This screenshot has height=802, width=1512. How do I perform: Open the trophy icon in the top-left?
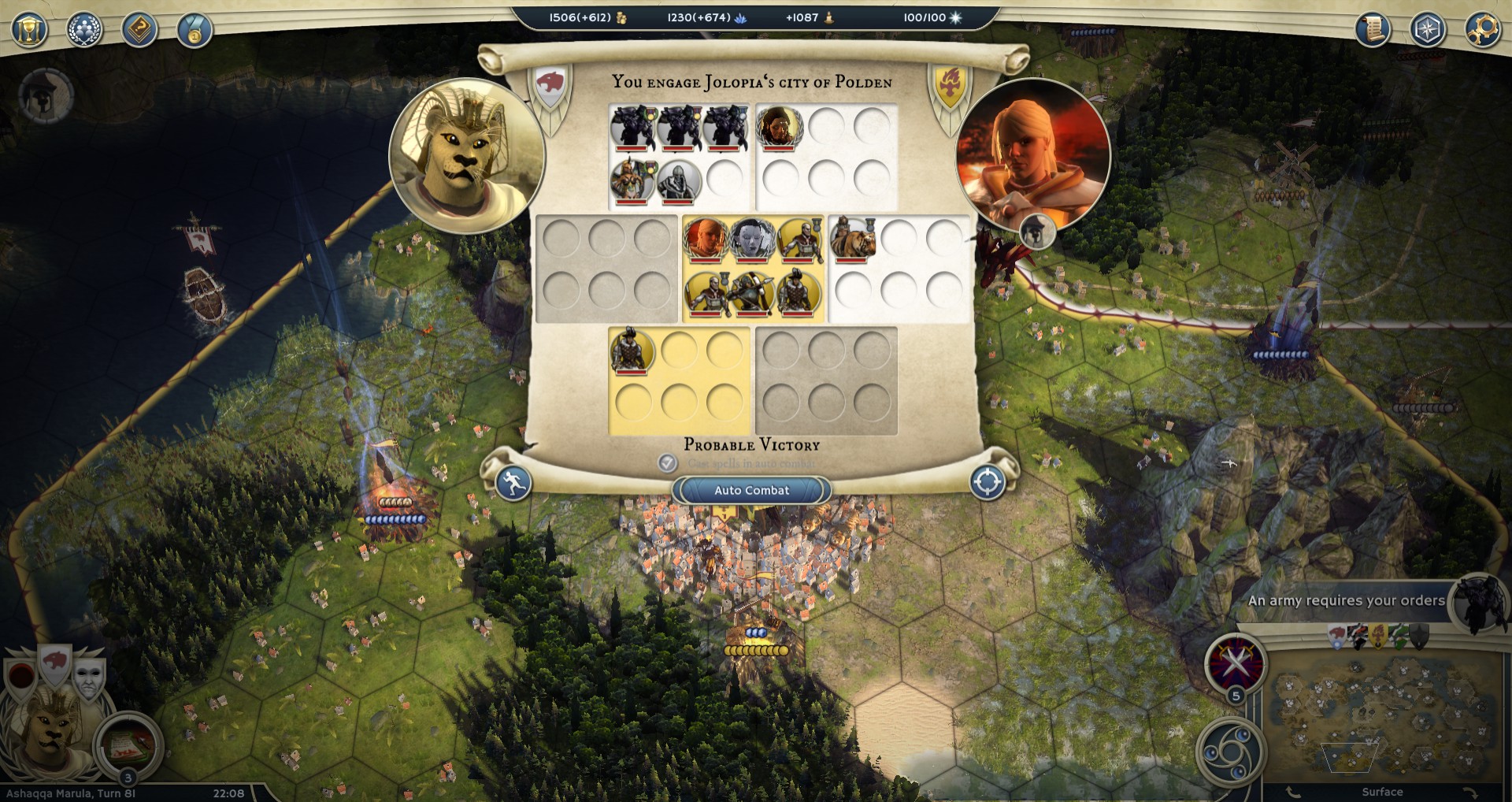point(29,31)
